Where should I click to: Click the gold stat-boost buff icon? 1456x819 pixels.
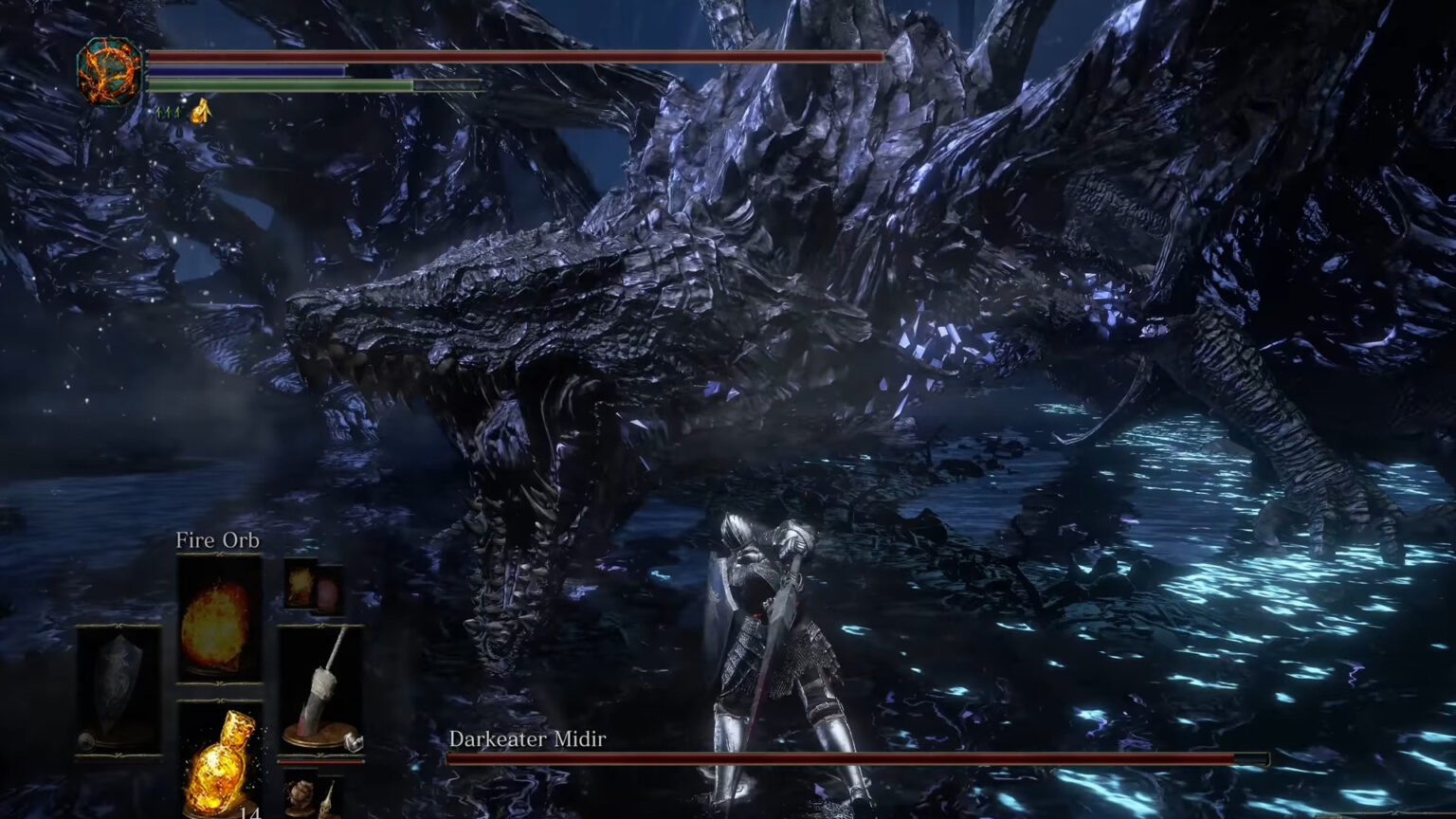(x=200, y=112)
